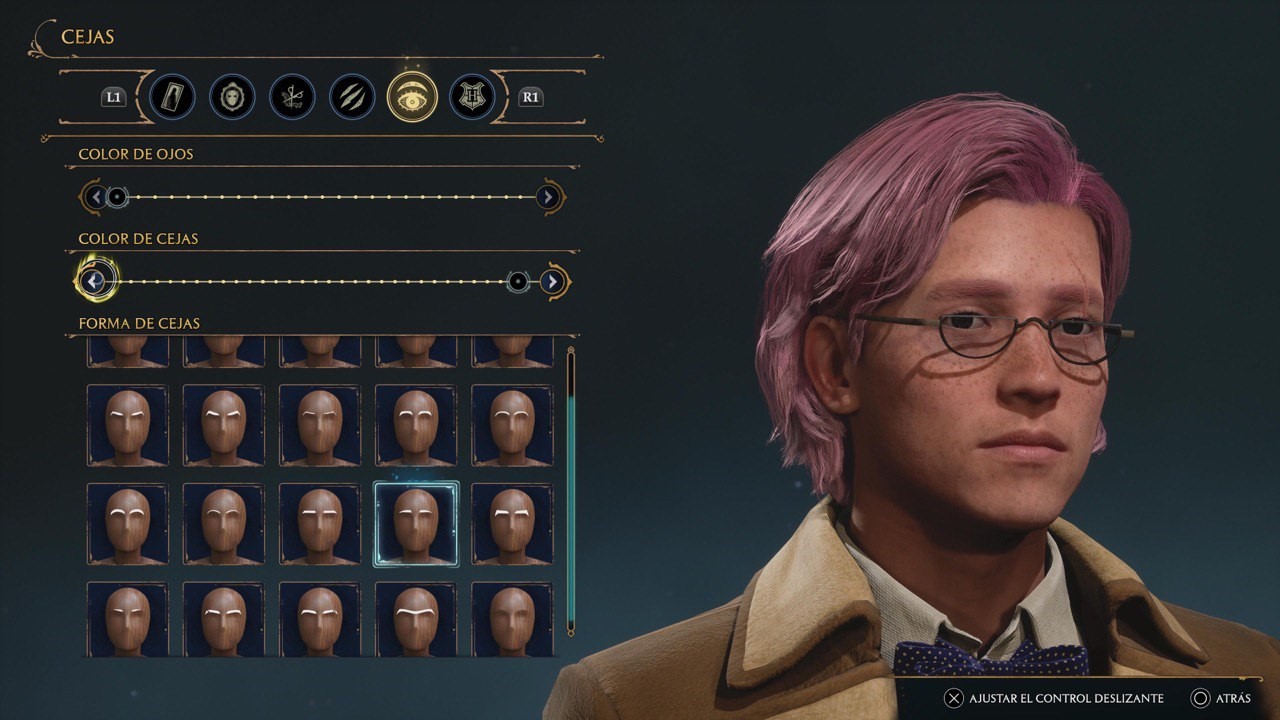Click the highlighted eye and eyebrow tab

[411, 97]
